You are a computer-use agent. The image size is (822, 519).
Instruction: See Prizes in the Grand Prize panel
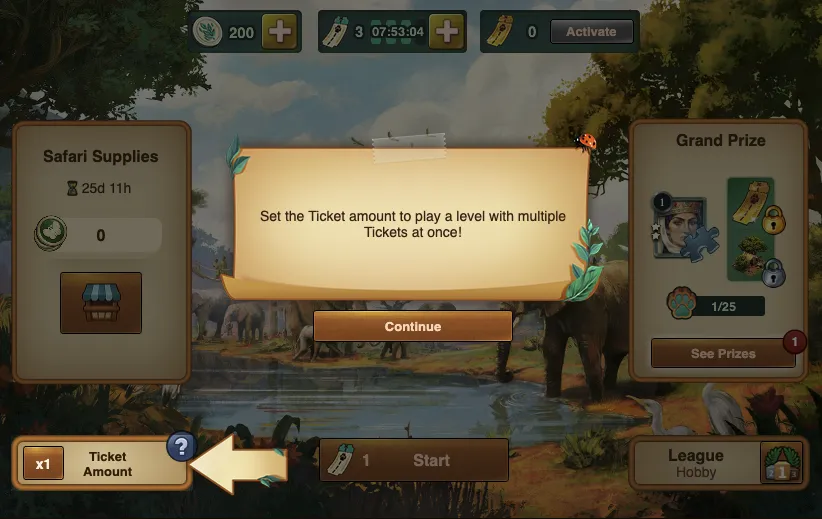point(722,353)
